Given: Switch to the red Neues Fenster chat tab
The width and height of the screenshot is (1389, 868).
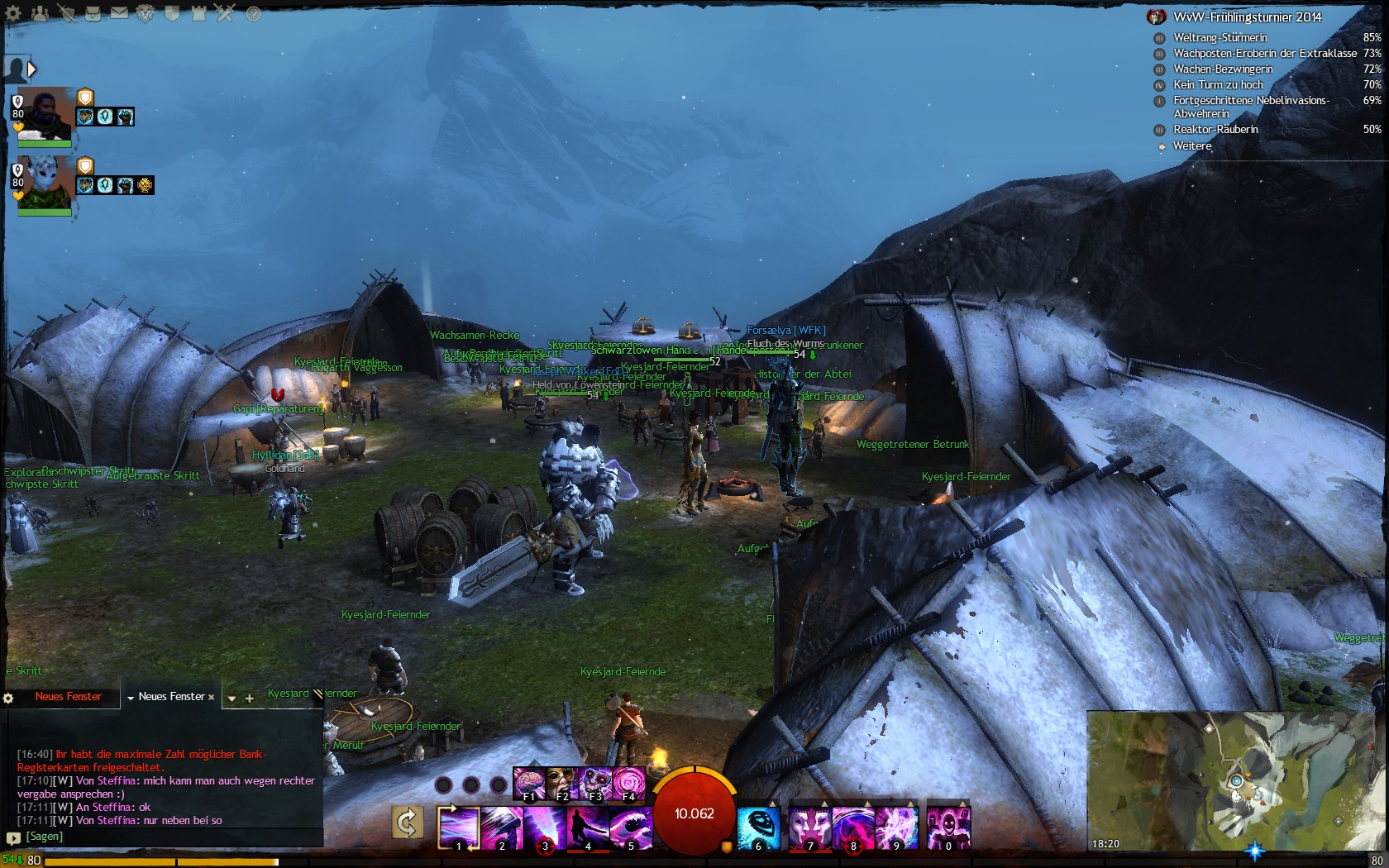Looking at the screenshot, I should [68, 697].
